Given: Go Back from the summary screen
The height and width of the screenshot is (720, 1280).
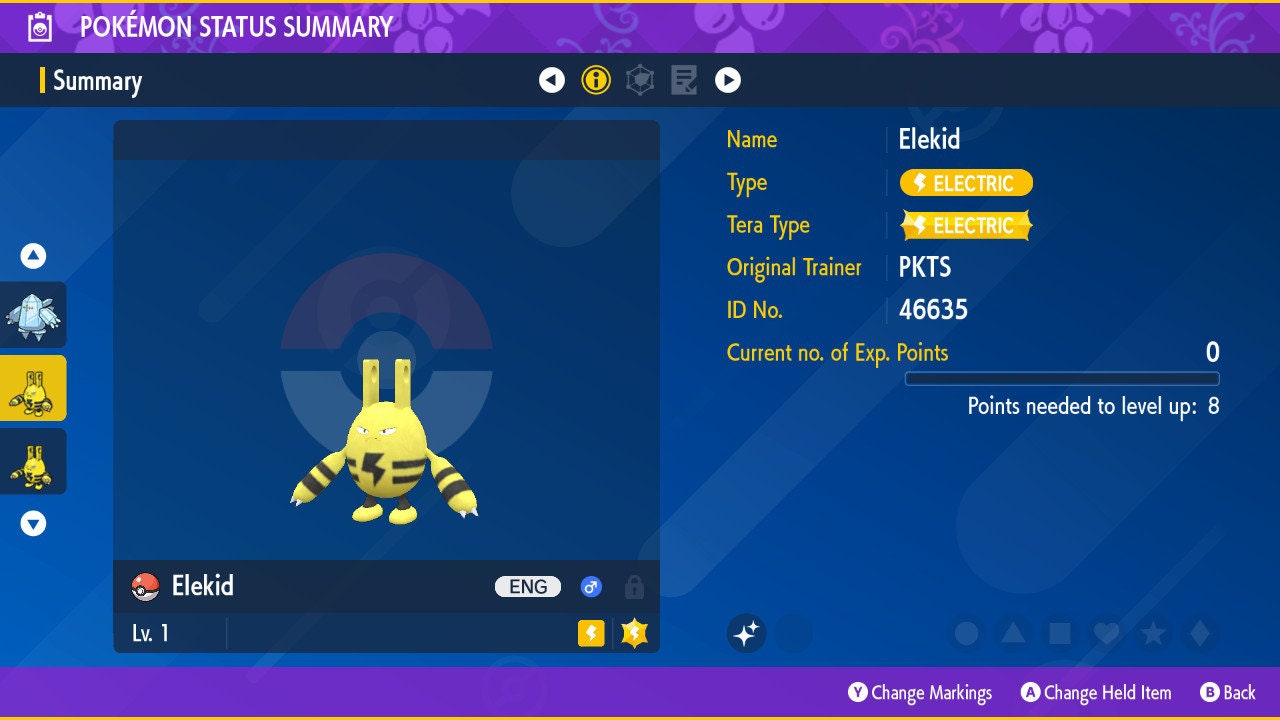Looking at the screenshot, I should coord(1228,692).
